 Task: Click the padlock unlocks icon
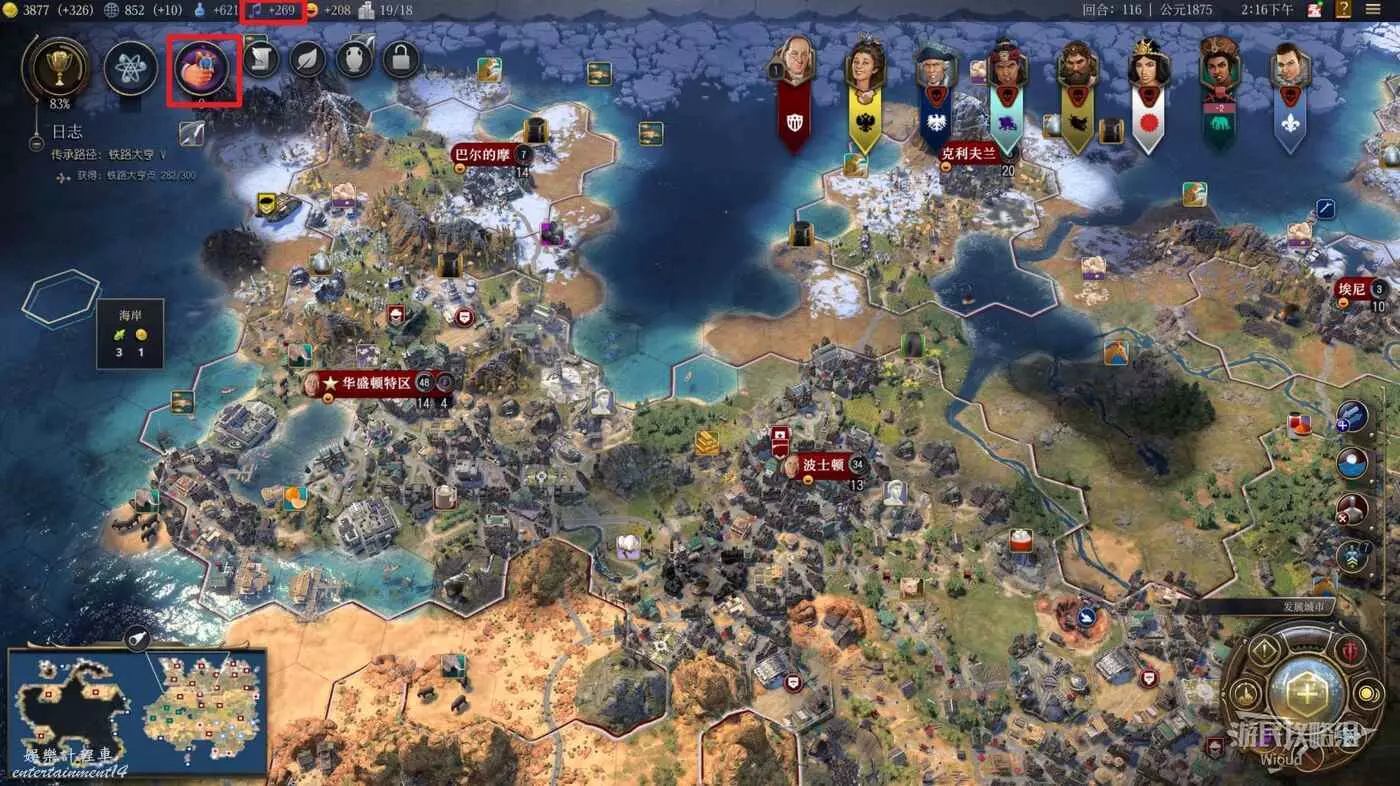tap(401, 61)
